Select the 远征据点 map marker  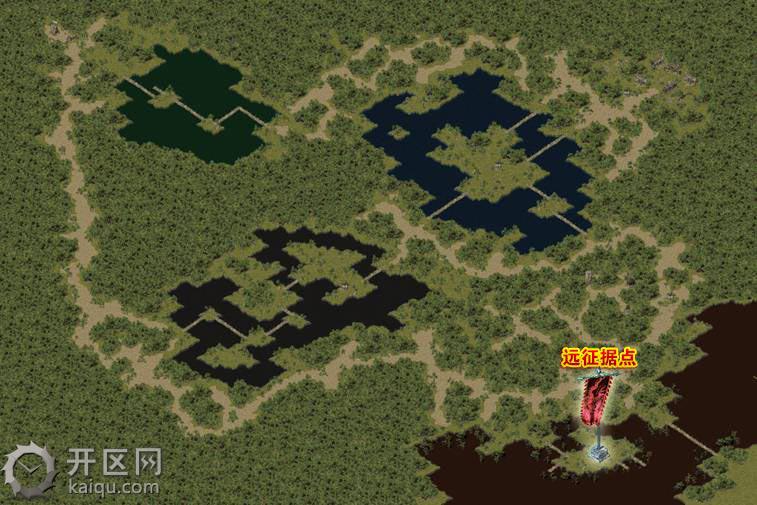point(600,412)
